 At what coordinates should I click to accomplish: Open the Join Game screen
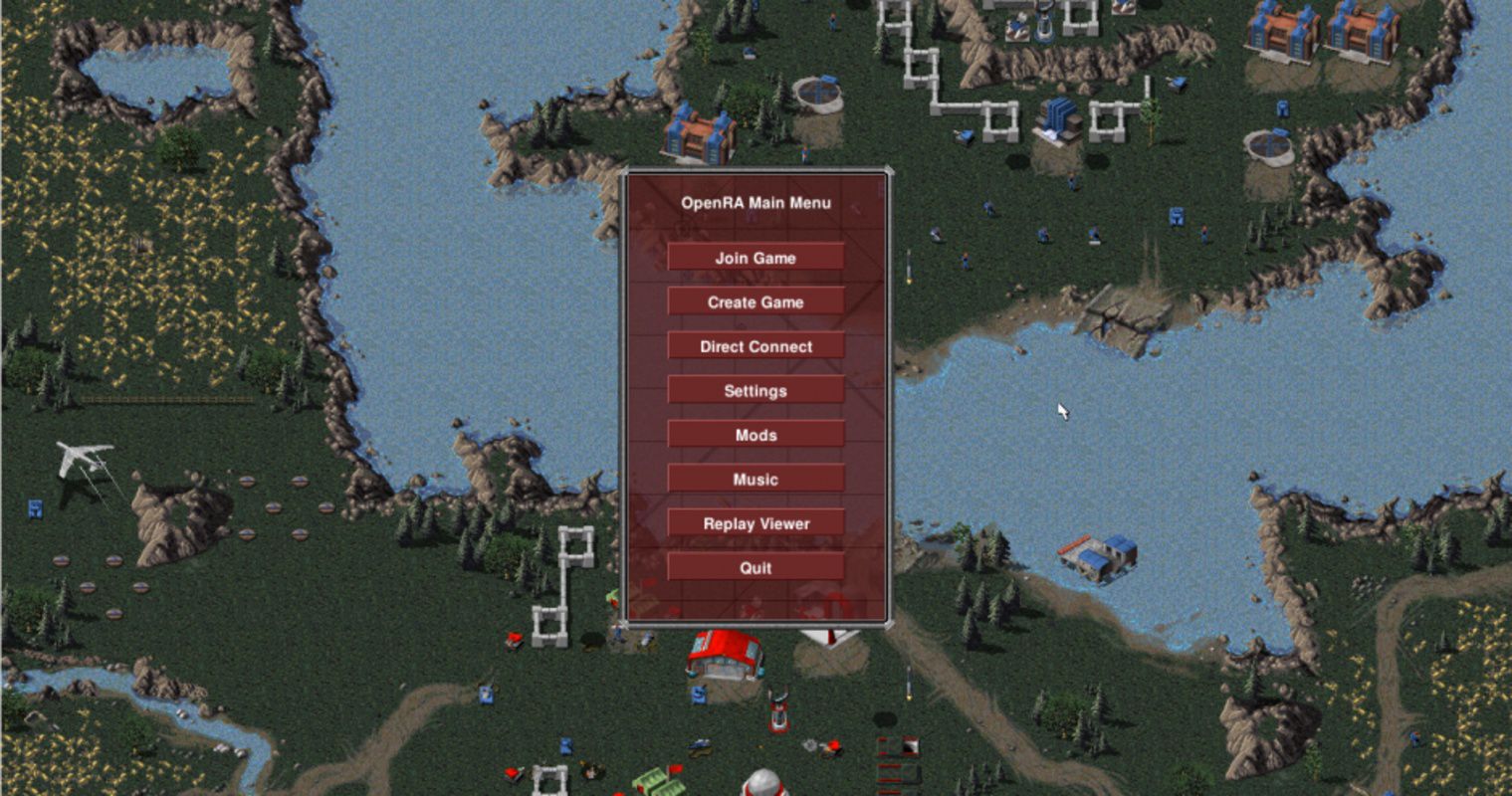[756, 257]
